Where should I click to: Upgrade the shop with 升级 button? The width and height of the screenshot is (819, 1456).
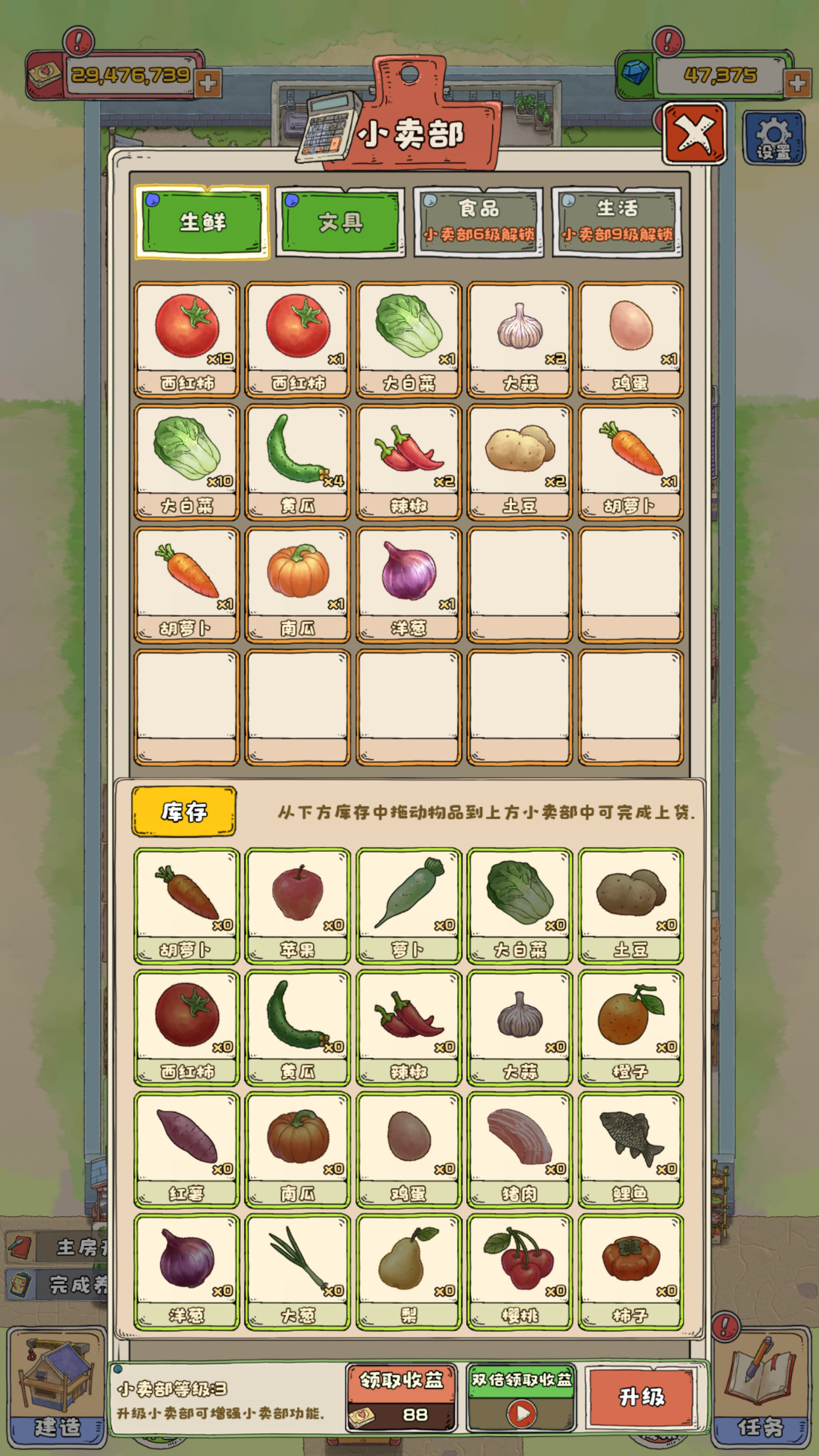point(642,1397)
